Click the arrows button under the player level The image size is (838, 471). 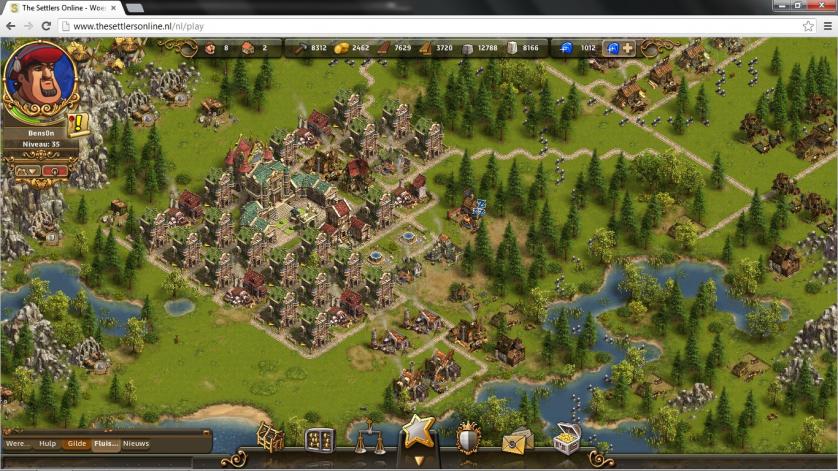point(27,171)
